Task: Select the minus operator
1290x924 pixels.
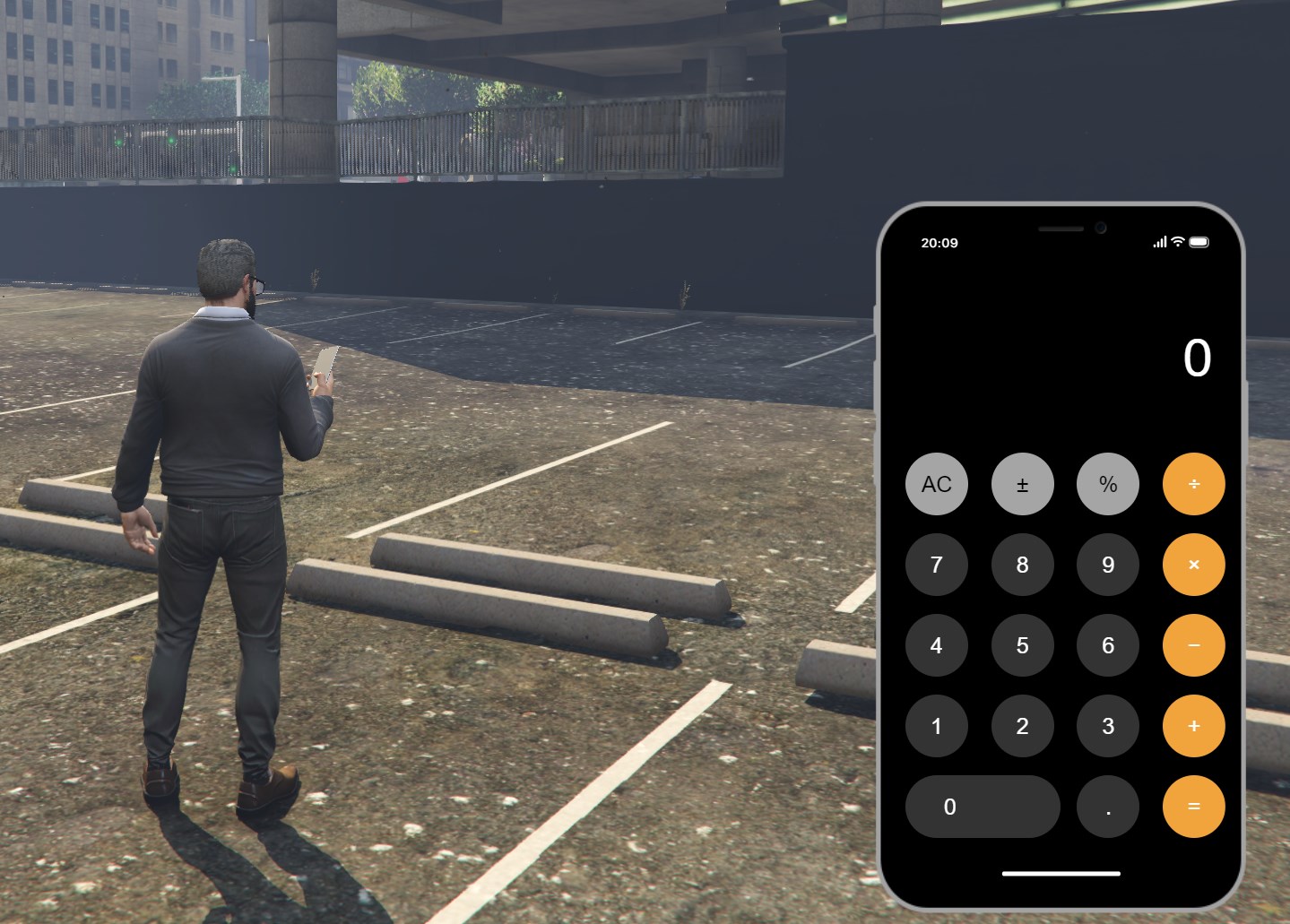Action: (x=1193, y=645)
